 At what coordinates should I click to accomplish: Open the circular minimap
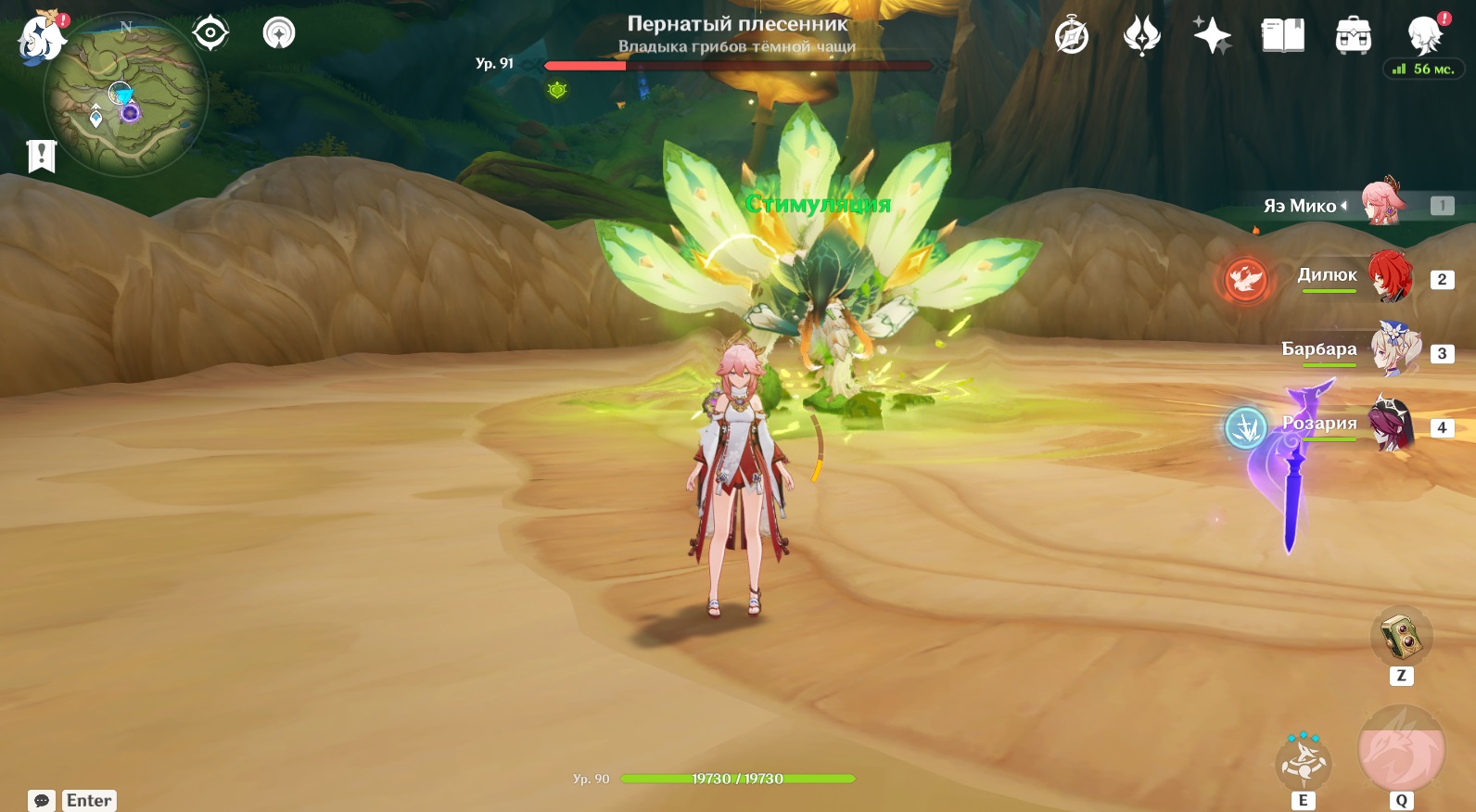pyautogui.click(x=126, y=94)
